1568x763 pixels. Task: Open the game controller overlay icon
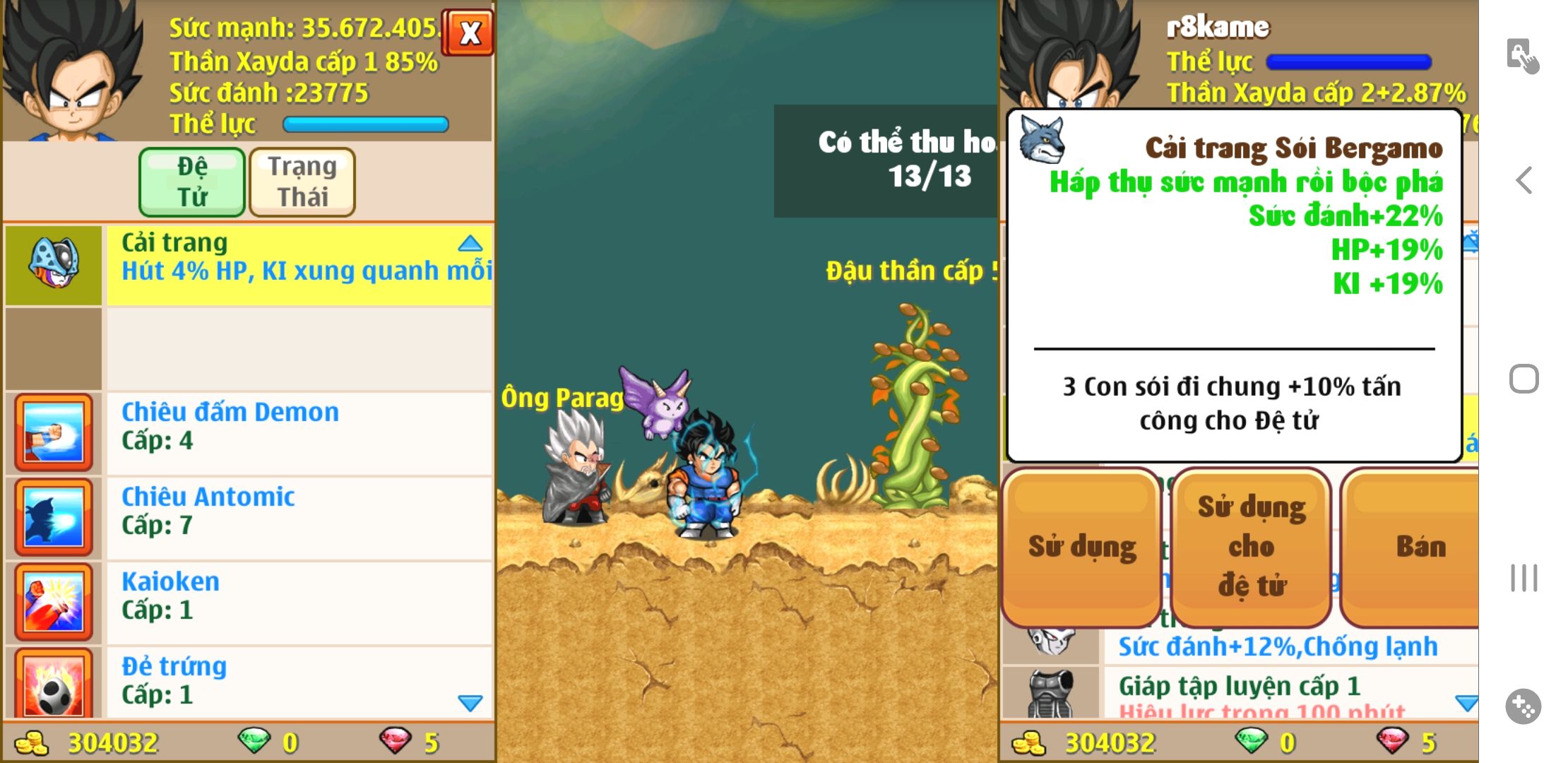[x=1523, y=706]
